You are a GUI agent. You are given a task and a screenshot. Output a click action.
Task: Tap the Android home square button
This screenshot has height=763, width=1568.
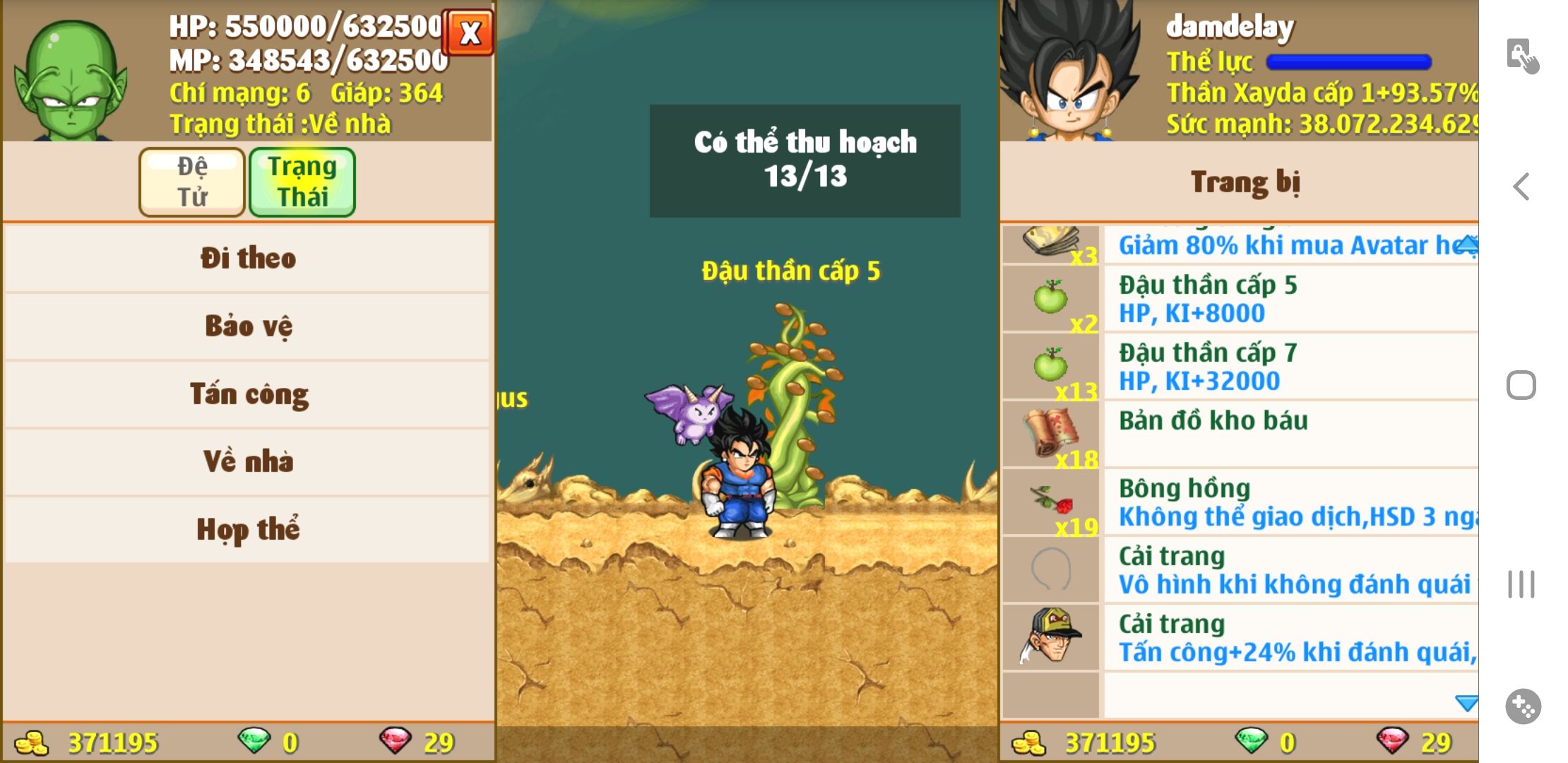coord(1521,385)
